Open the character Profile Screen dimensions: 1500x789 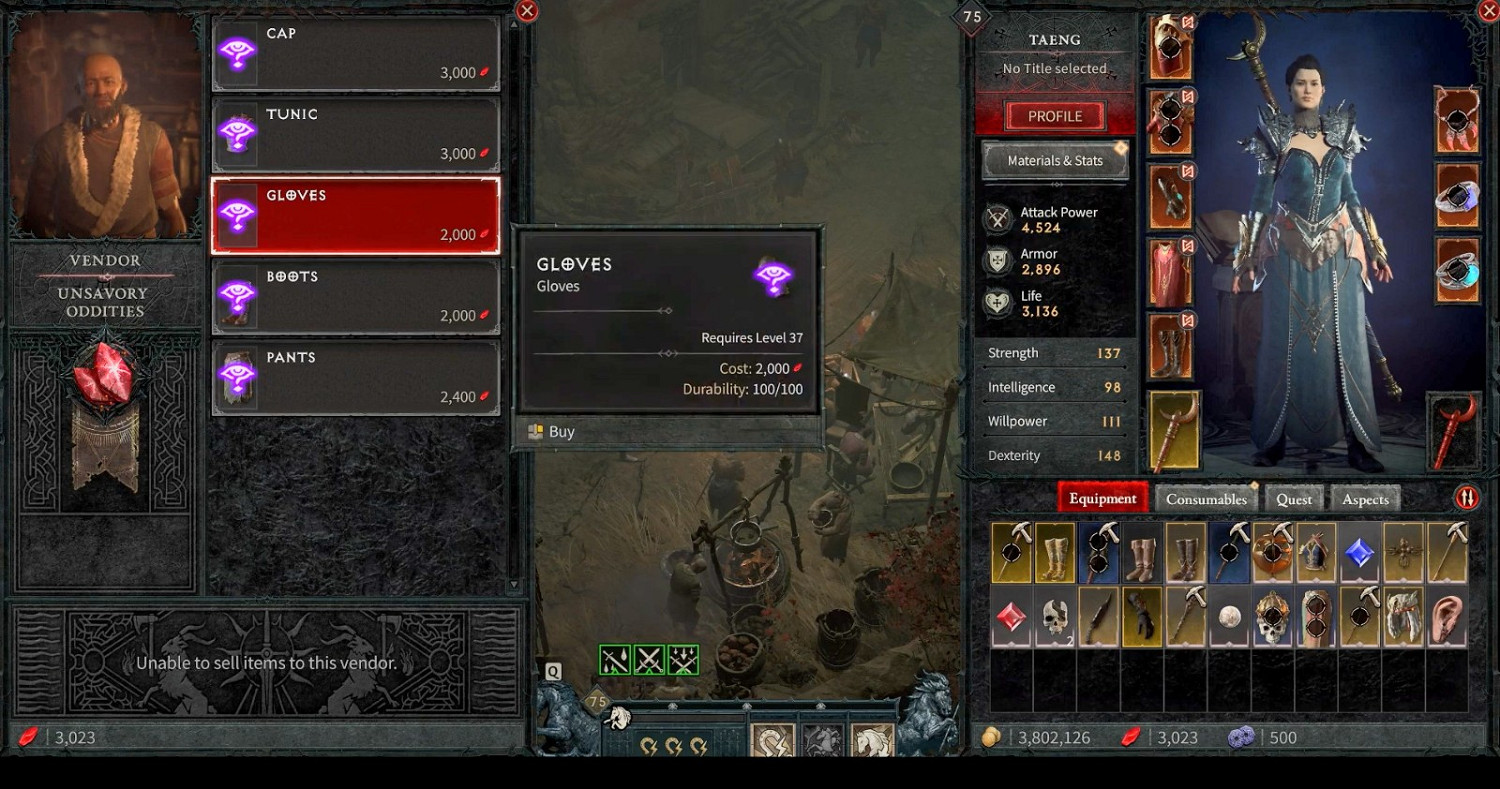[x=1053, y=115]
